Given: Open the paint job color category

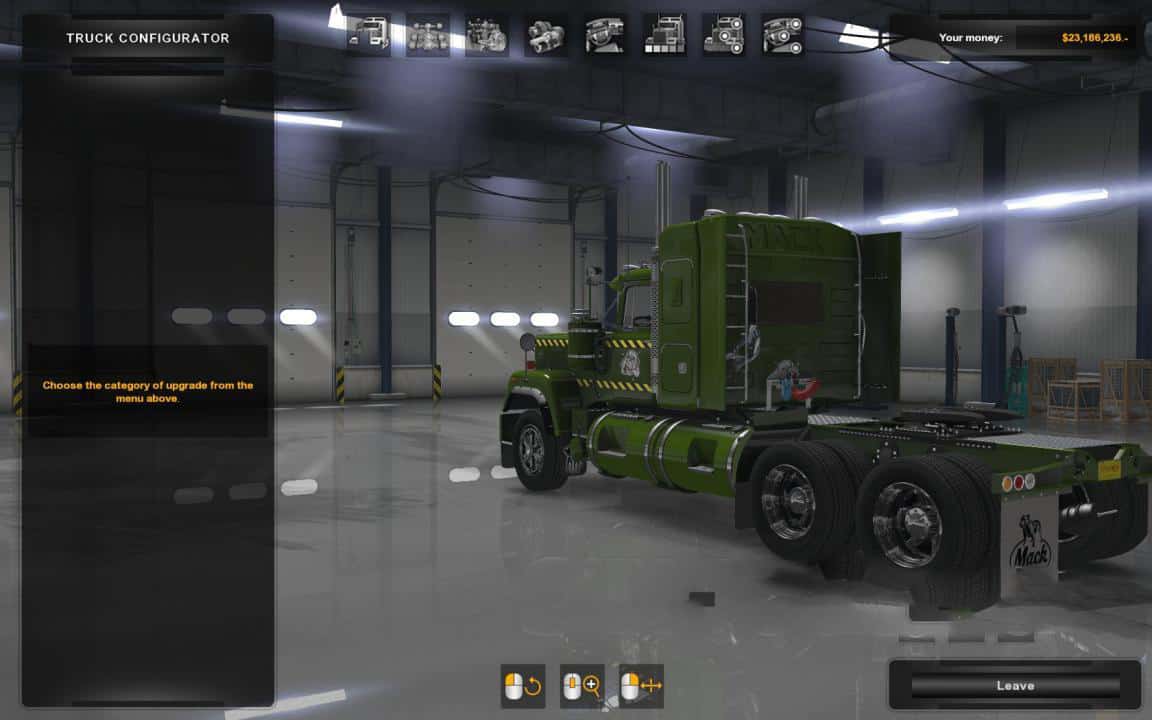Looking at the screenshot, I should [x=664, y=35].
